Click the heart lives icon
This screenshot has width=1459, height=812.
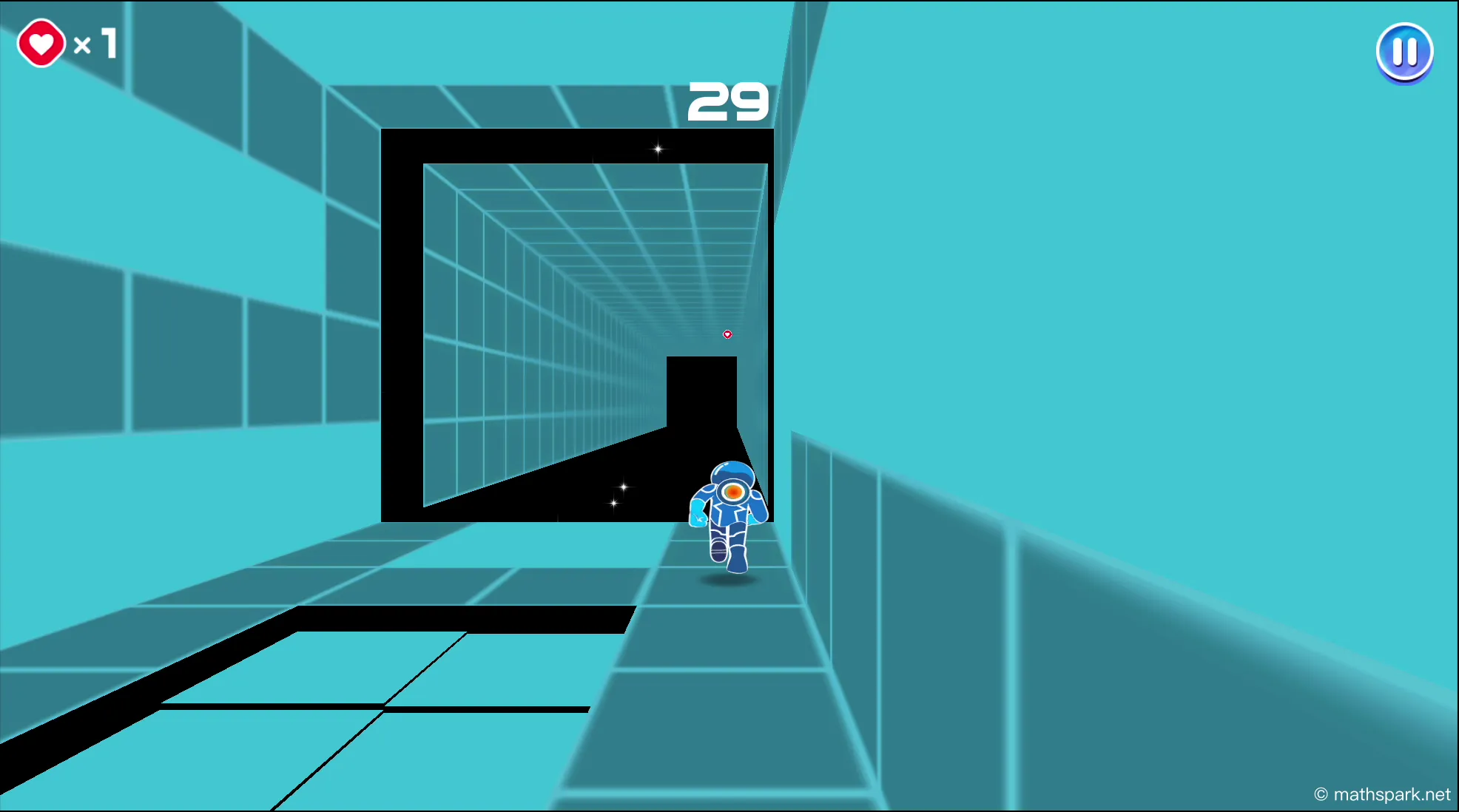41,43
